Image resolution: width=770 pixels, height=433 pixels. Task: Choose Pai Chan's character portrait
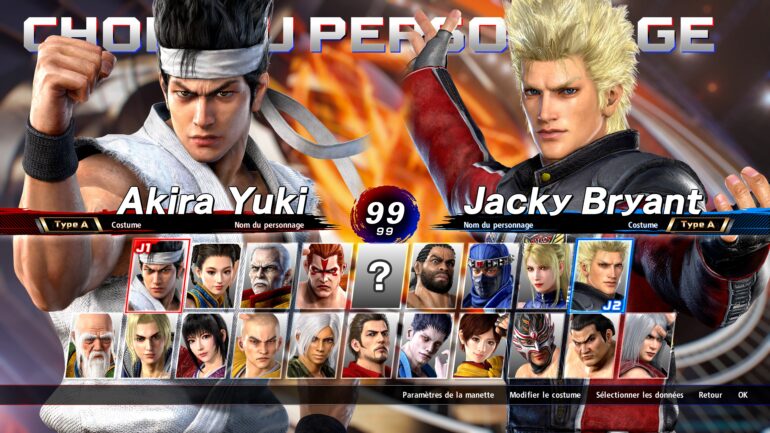pos(214,275)
